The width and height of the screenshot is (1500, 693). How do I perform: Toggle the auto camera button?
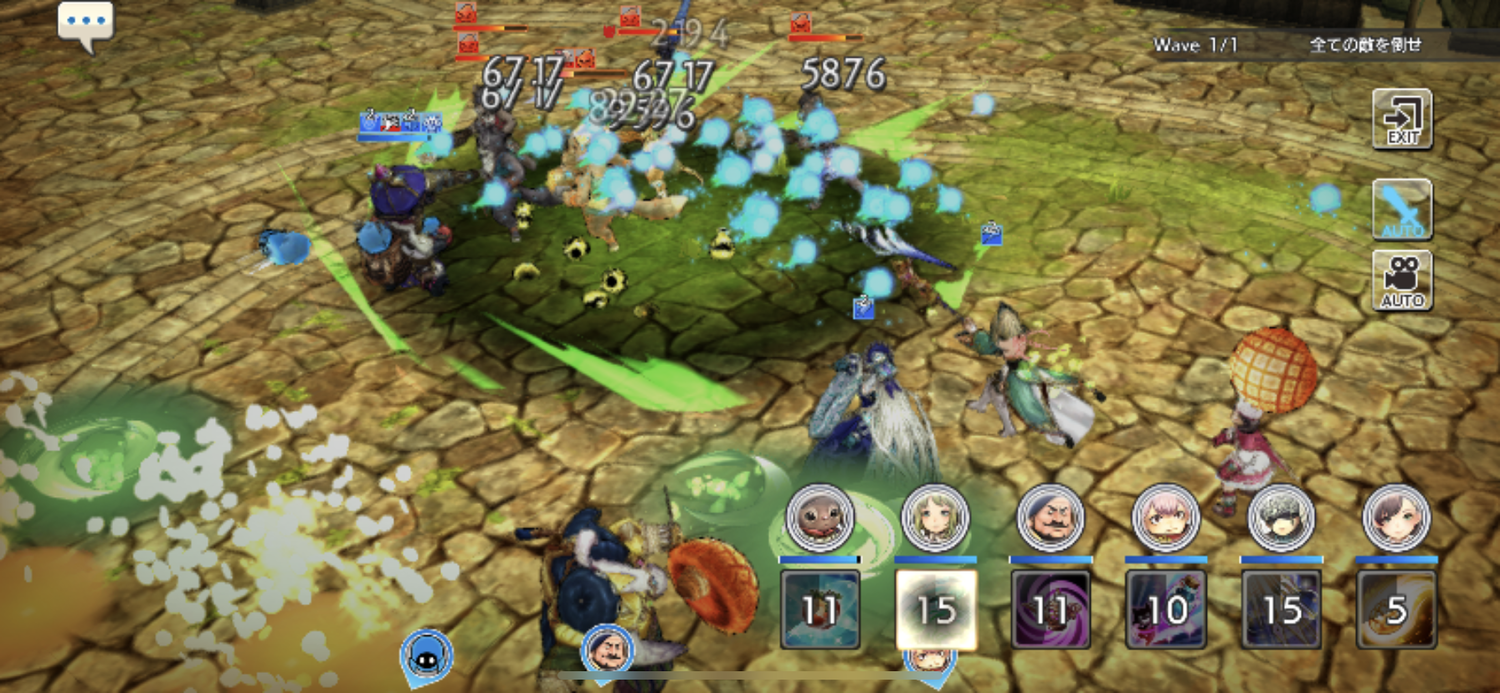pyautogui.click(x=1402, y=280)
